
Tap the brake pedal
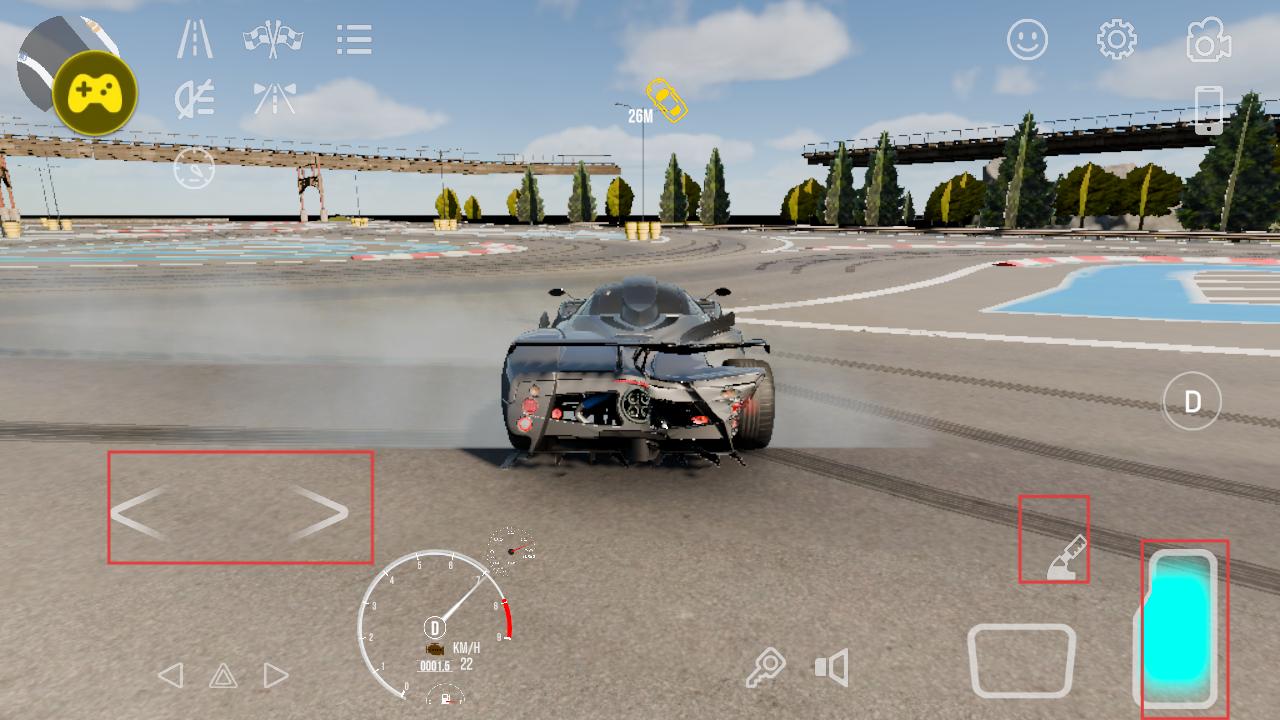(x=1021, y=660)
